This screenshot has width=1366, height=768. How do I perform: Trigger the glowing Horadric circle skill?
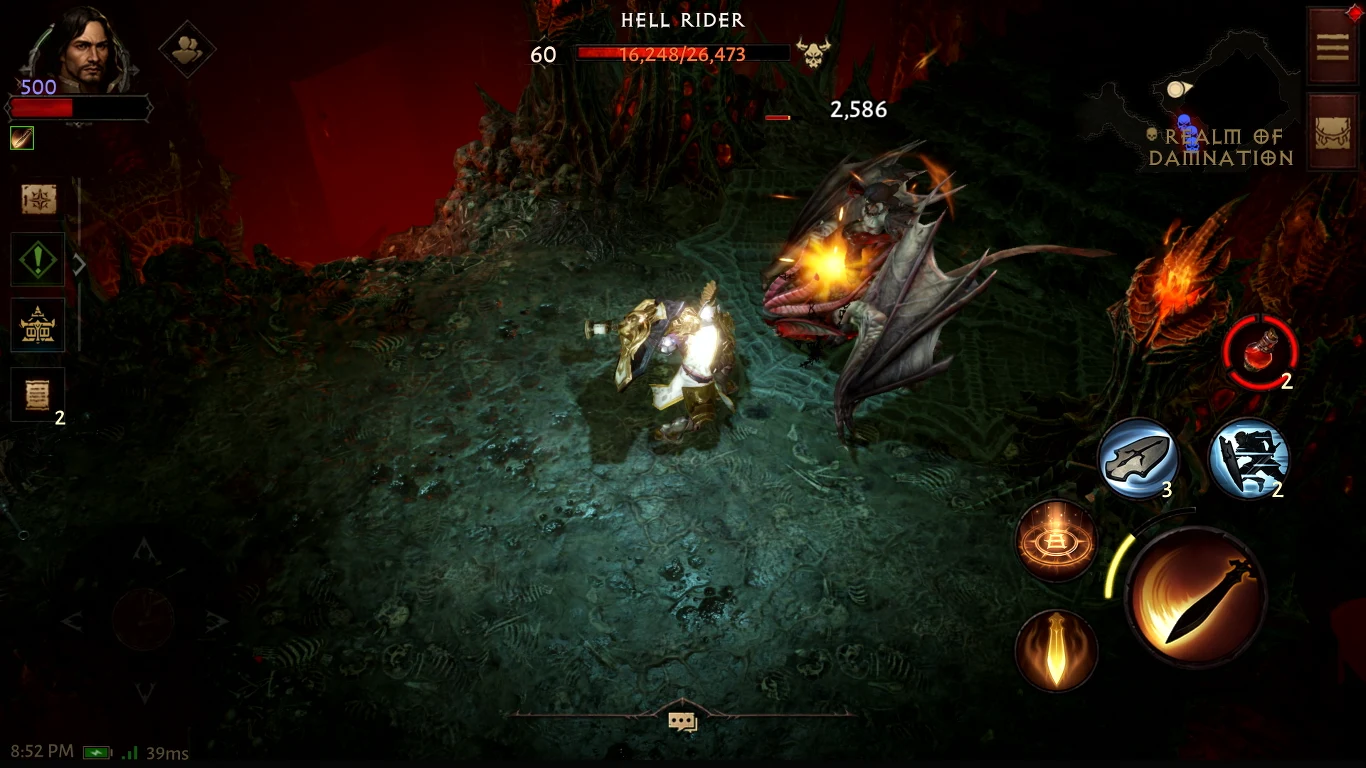coord(1057,543)
